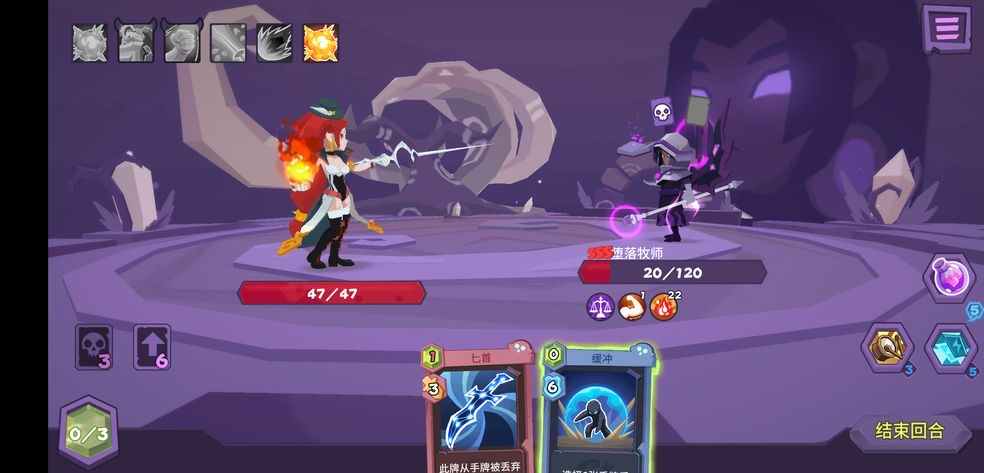Activate the golden drum relic
Viewport: 984px width, 473px height.
coord(886,348)
